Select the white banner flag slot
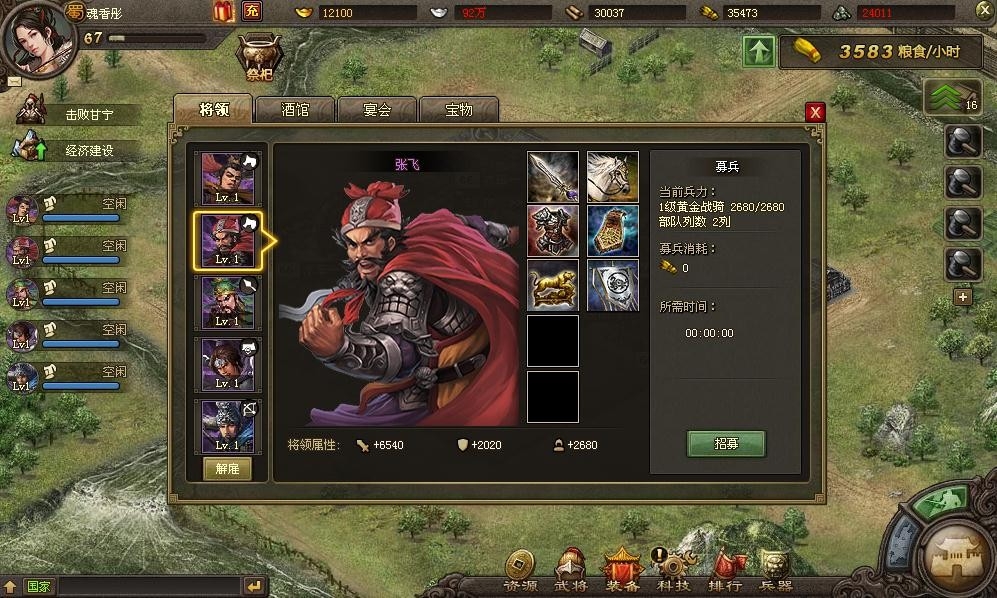The width and height of the screenshot is (997, 598). click(x=612, y=286)
